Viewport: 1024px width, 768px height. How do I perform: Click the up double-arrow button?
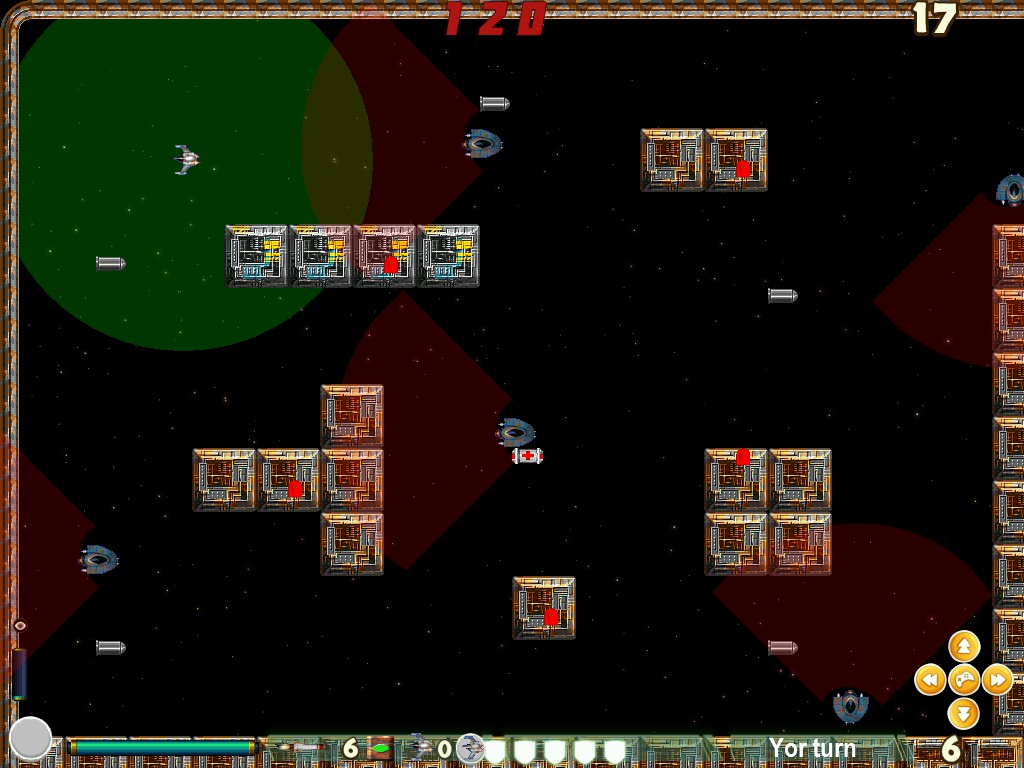pos(963,646)
